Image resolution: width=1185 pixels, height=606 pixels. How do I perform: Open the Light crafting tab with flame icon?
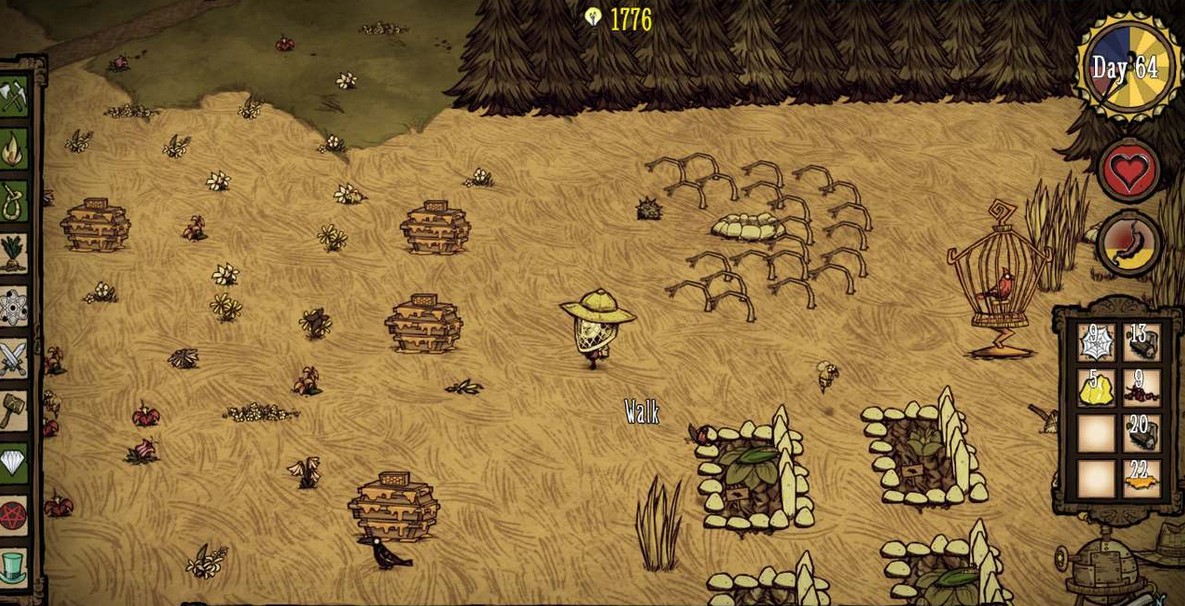14,150
